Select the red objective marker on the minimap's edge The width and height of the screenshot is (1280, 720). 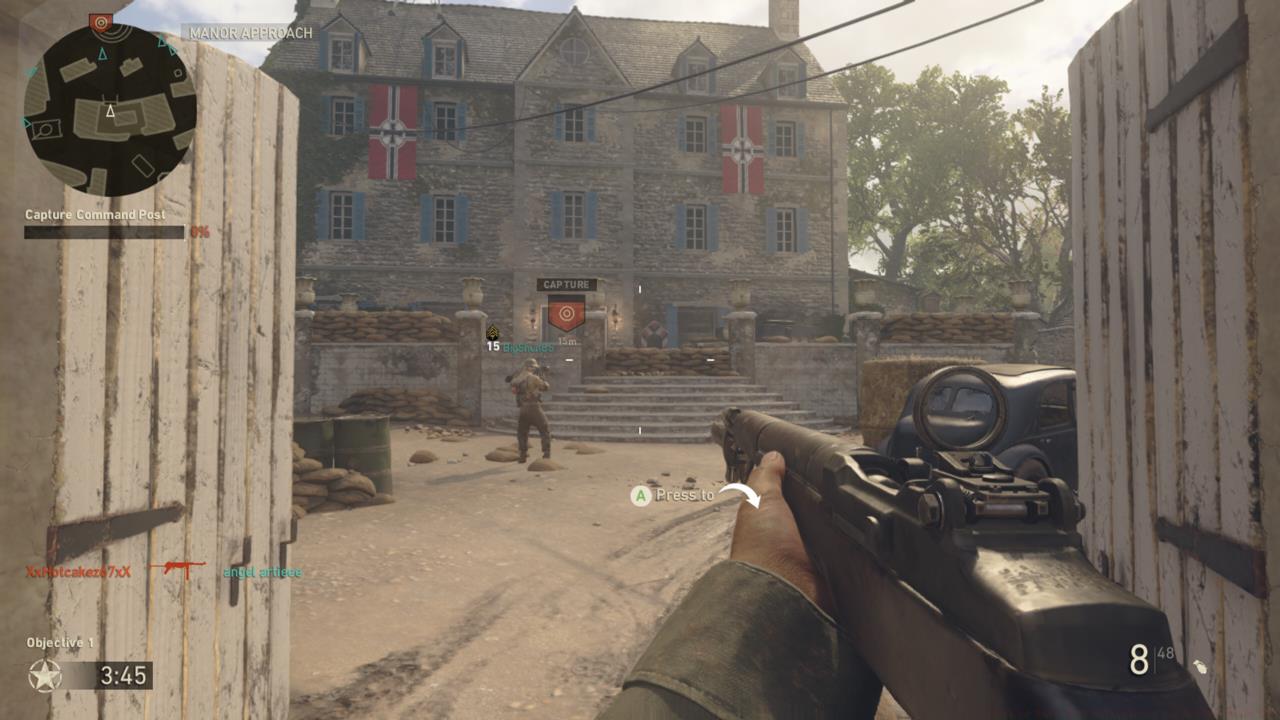coord(100,21)
